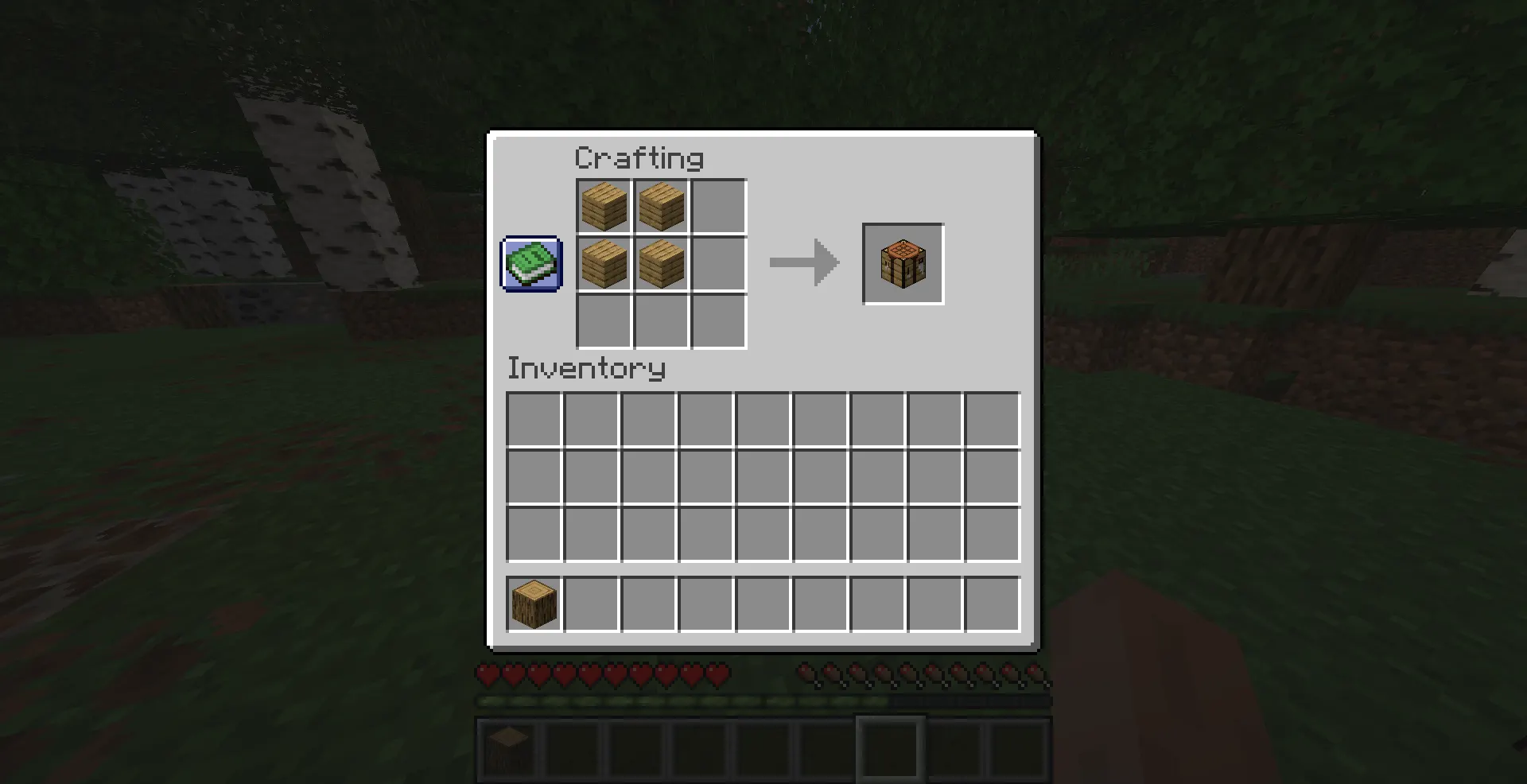Viewport: 1527px width, 784px height.
Task: Click the arrow pointing to the crafting result
Action: click(802, 263)
